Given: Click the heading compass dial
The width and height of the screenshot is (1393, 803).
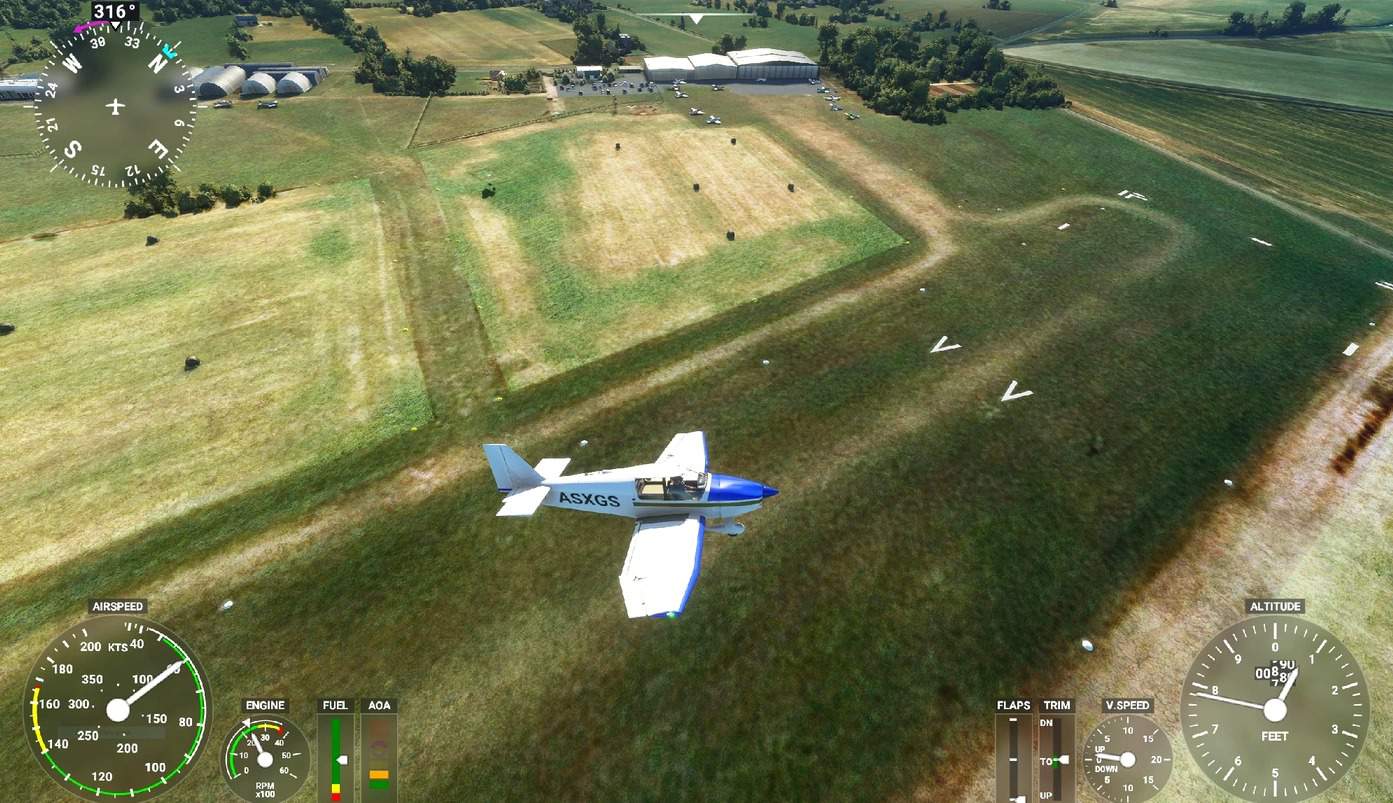Looking at the screenshot, I should (x=115, y=106).
